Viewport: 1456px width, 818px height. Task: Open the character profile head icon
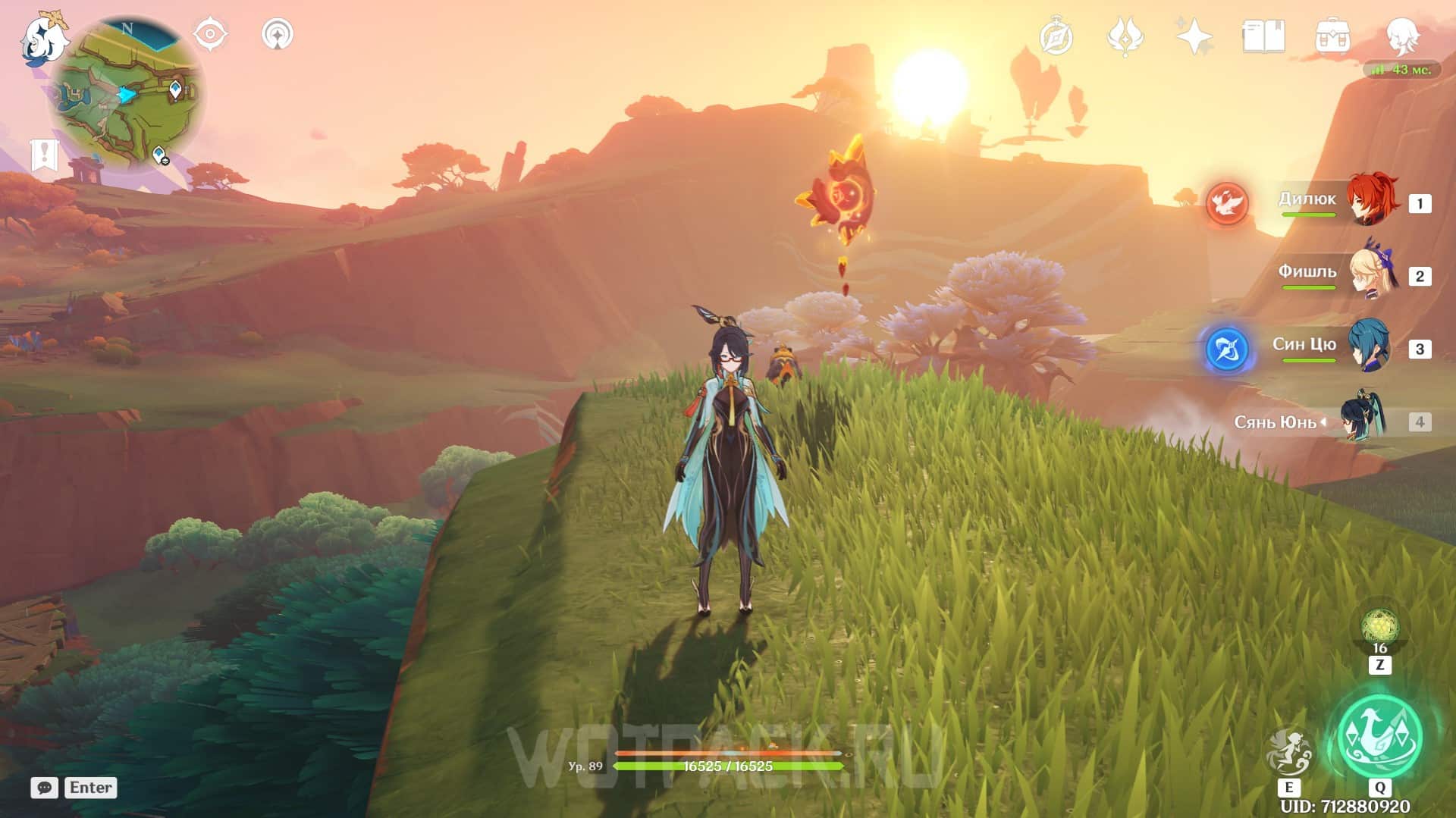pyautogui.click(x=1401, y=36)
